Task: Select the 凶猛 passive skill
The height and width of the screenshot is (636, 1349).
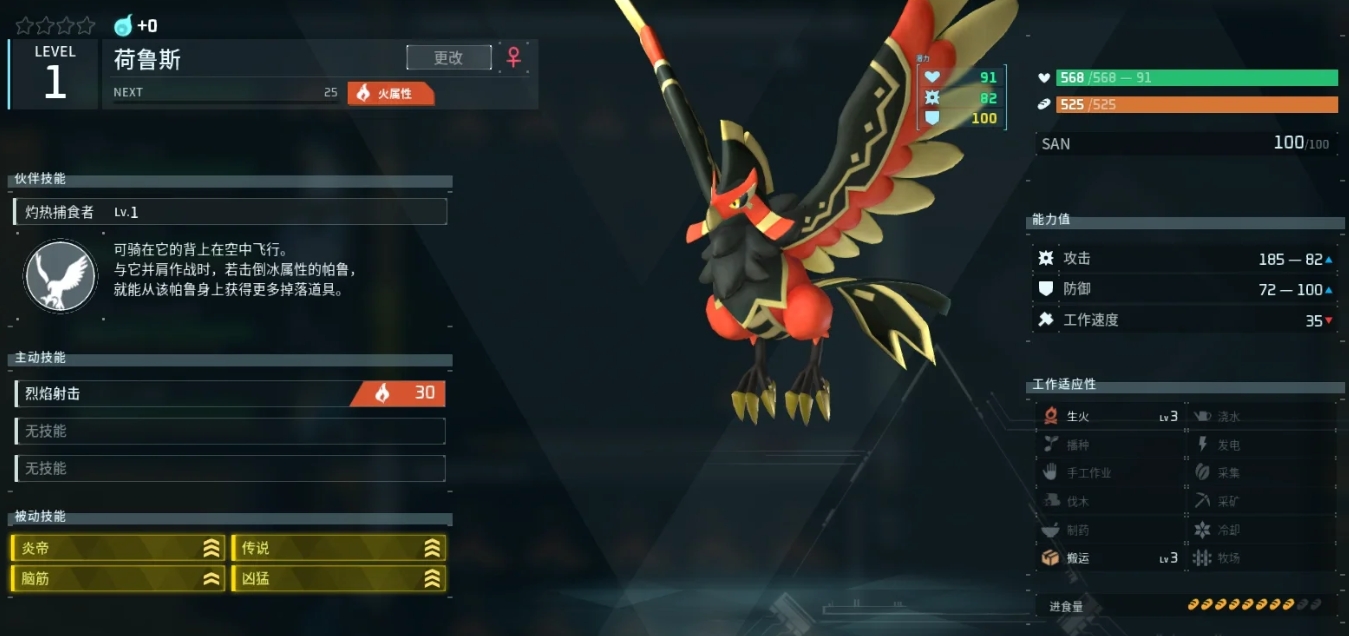Action: pos(338,578)
